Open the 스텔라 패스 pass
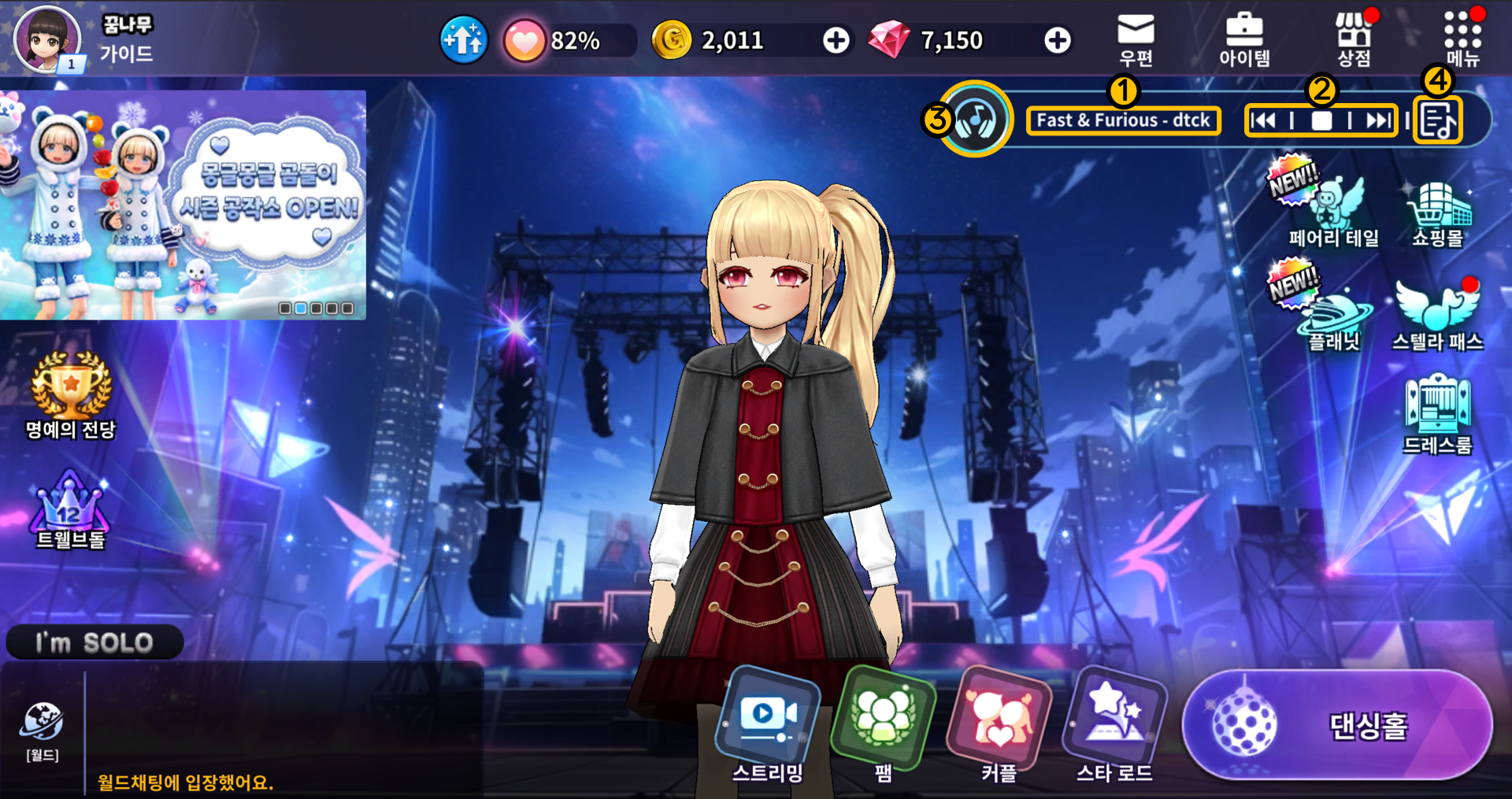This screenshot has width=1512, height=799. 1438,315
